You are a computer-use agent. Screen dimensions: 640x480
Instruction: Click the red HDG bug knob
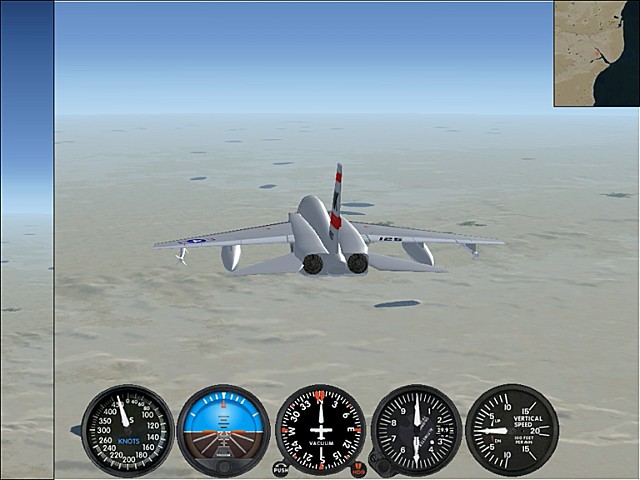[x=359, y=469]
